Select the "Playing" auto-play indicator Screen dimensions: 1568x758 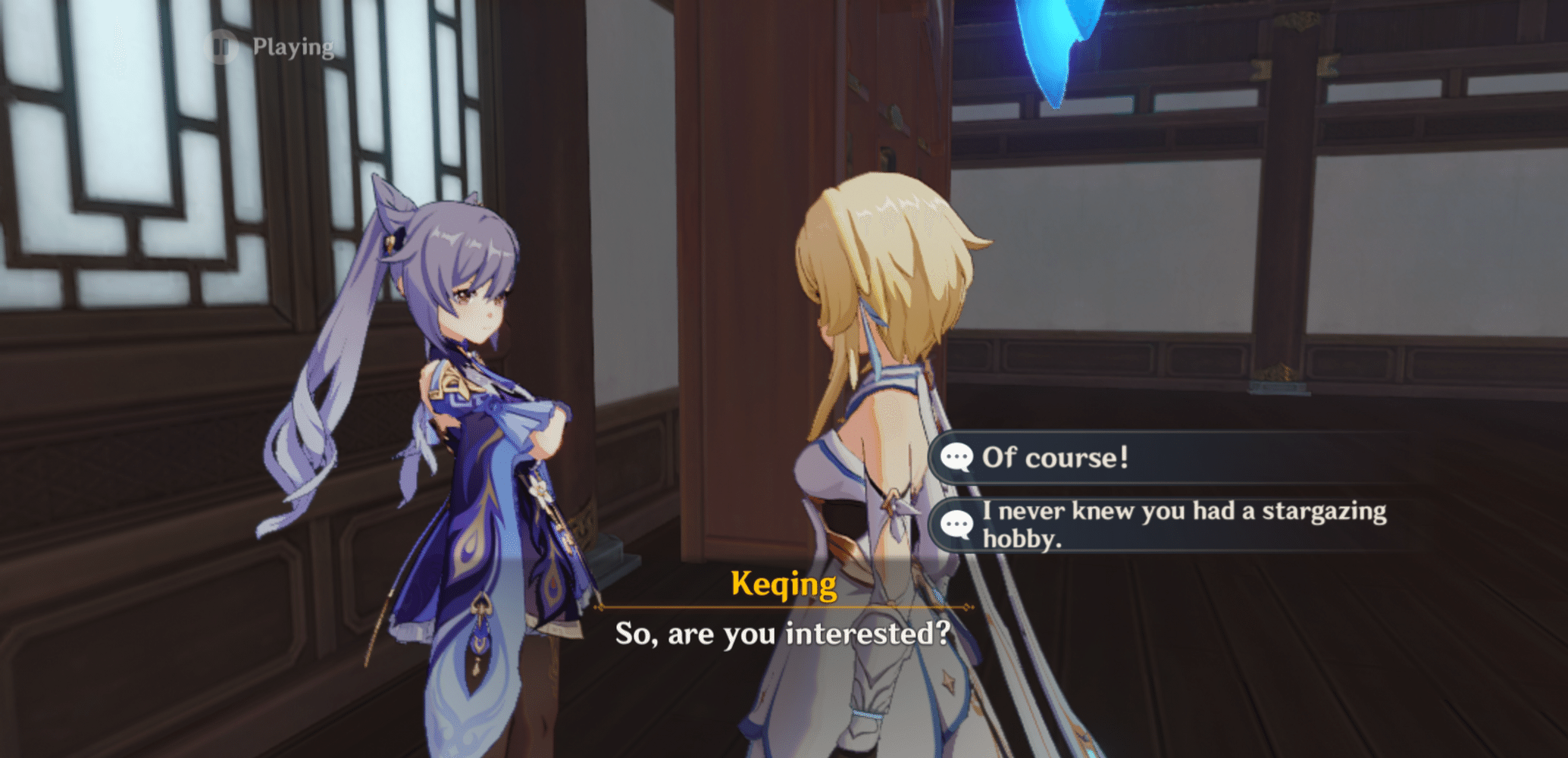[x=292, y=48]
